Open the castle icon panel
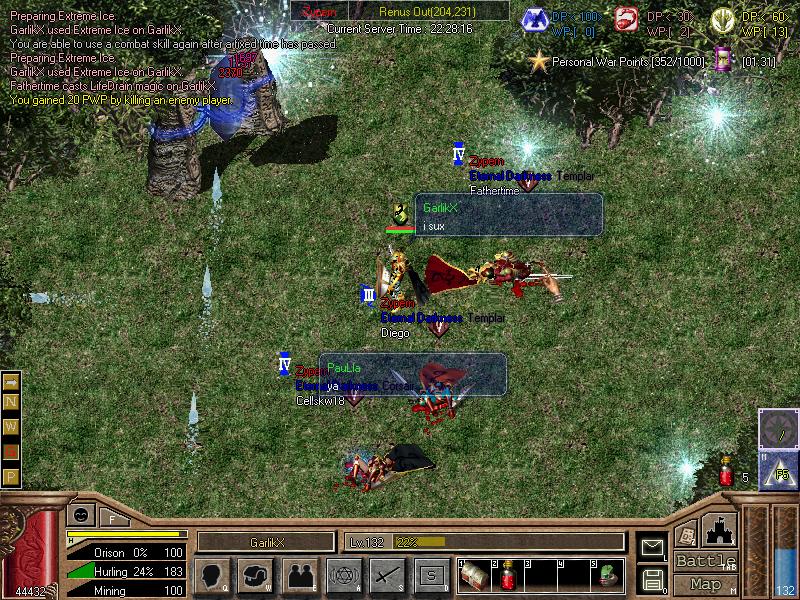 (720, 528)
